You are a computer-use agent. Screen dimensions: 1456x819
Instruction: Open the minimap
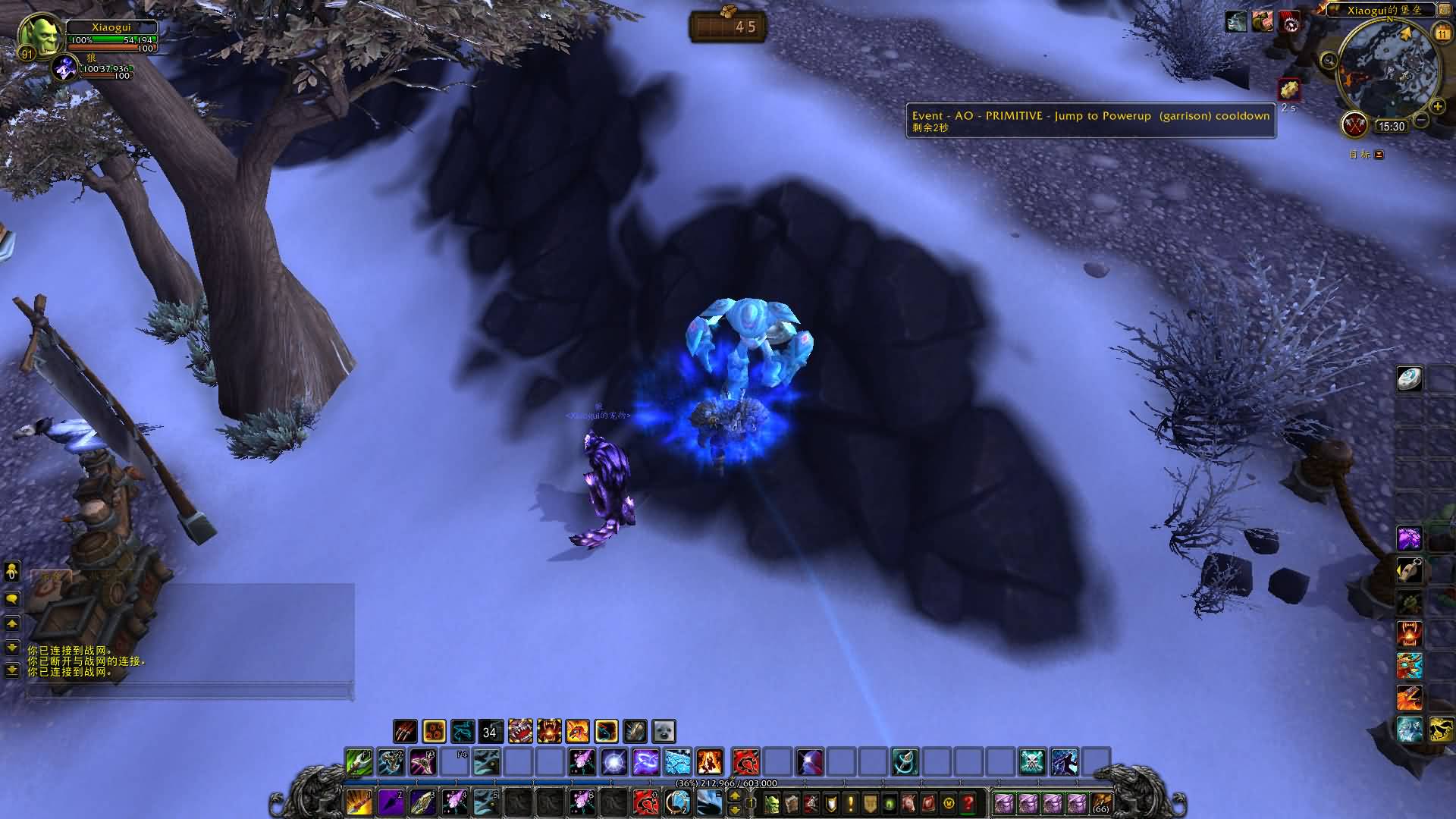1387,69
